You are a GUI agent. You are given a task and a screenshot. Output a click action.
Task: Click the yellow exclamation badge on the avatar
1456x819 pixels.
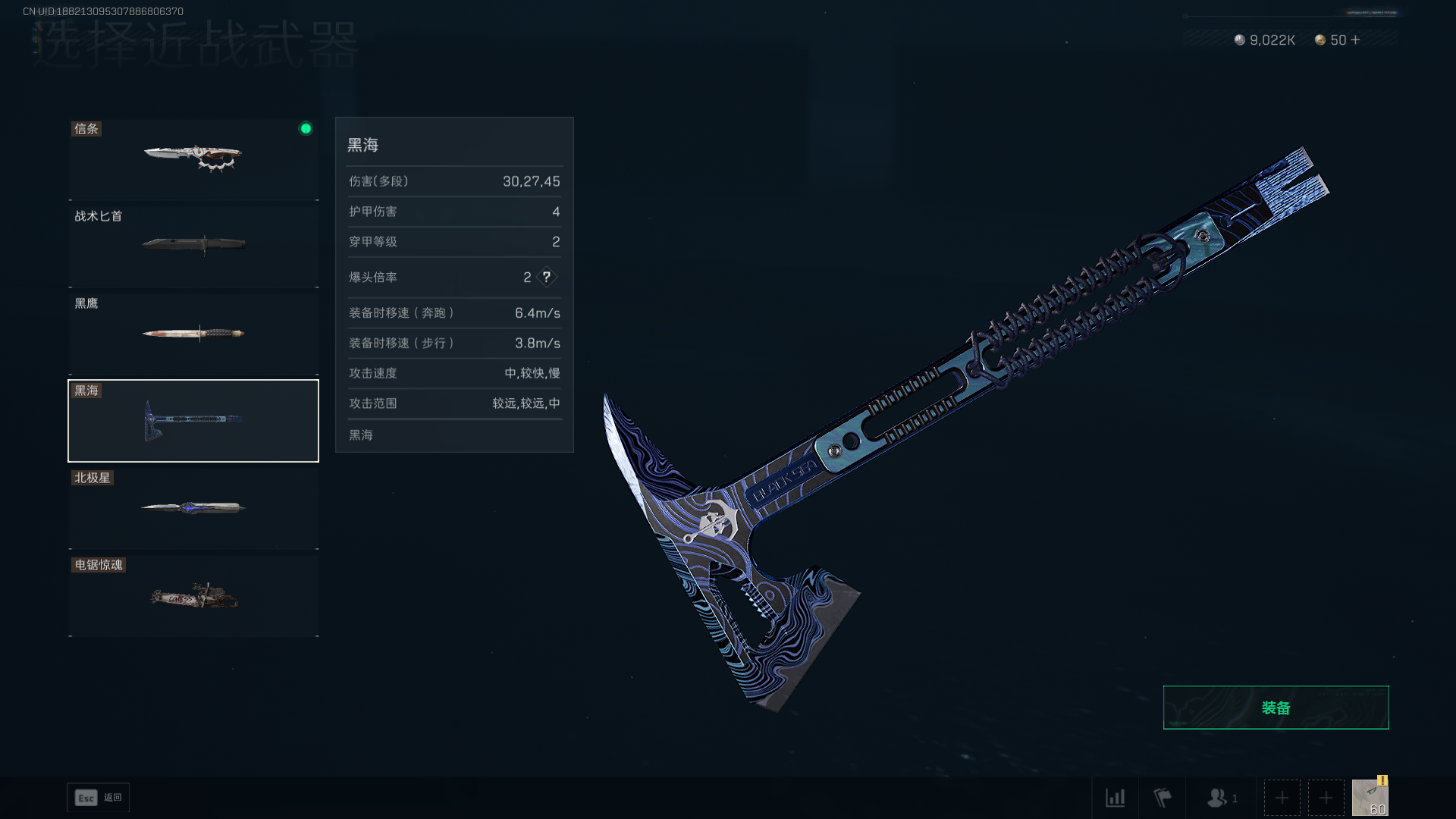(x=1382, y=780)
